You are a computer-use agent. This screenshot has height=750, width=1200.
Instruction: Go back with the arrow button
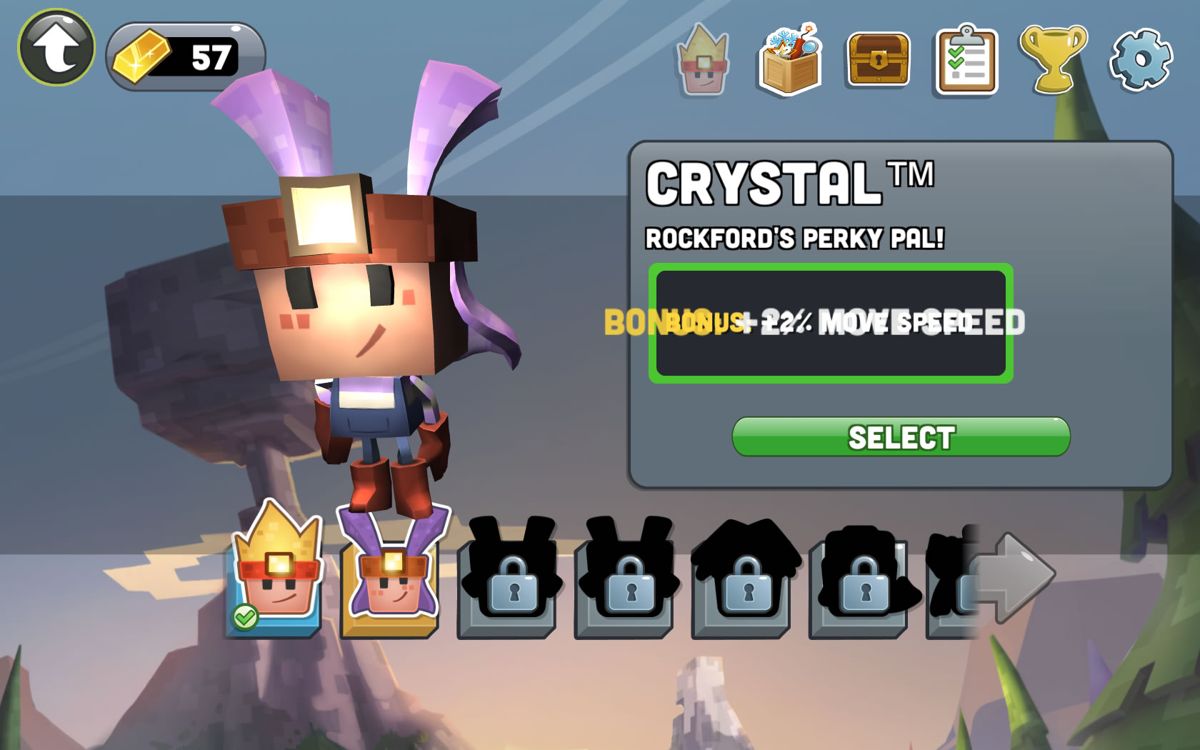(x=56, y=47)
